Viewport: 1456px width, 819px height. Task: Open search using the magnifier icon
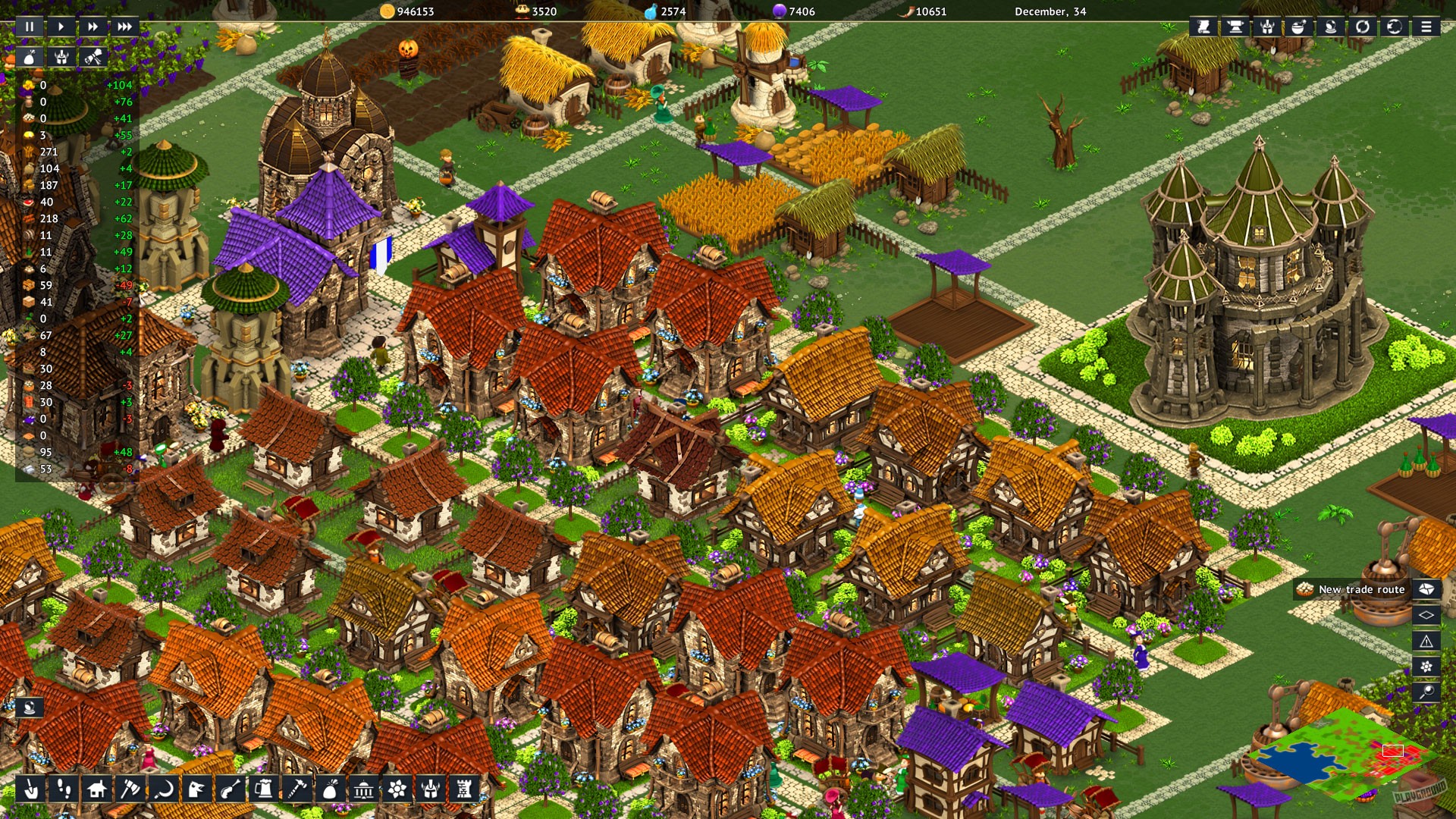pyautogui.click(x=1426, y=691)
